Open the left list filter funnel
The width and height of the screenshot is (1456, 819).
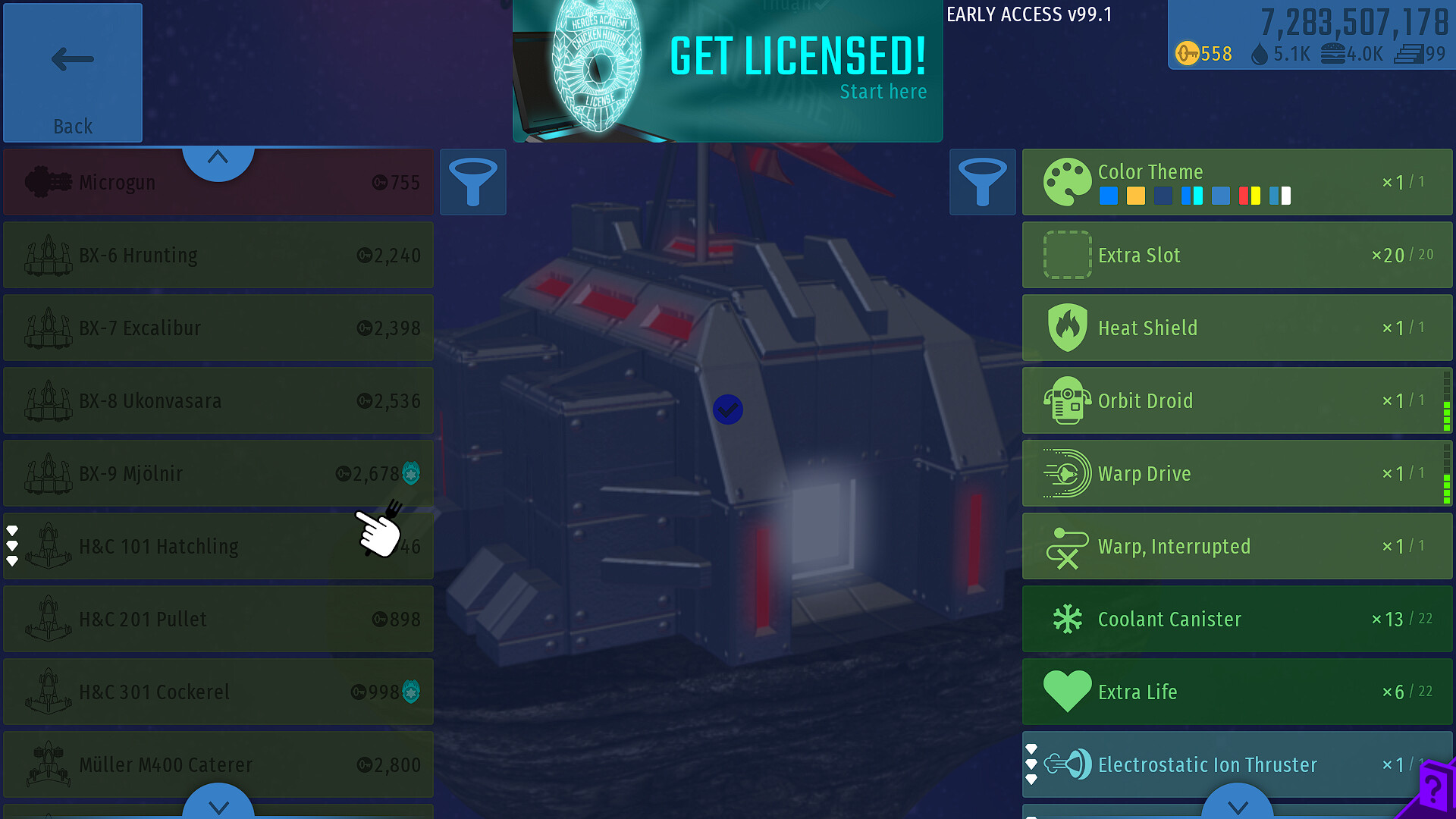coord(472,182)
